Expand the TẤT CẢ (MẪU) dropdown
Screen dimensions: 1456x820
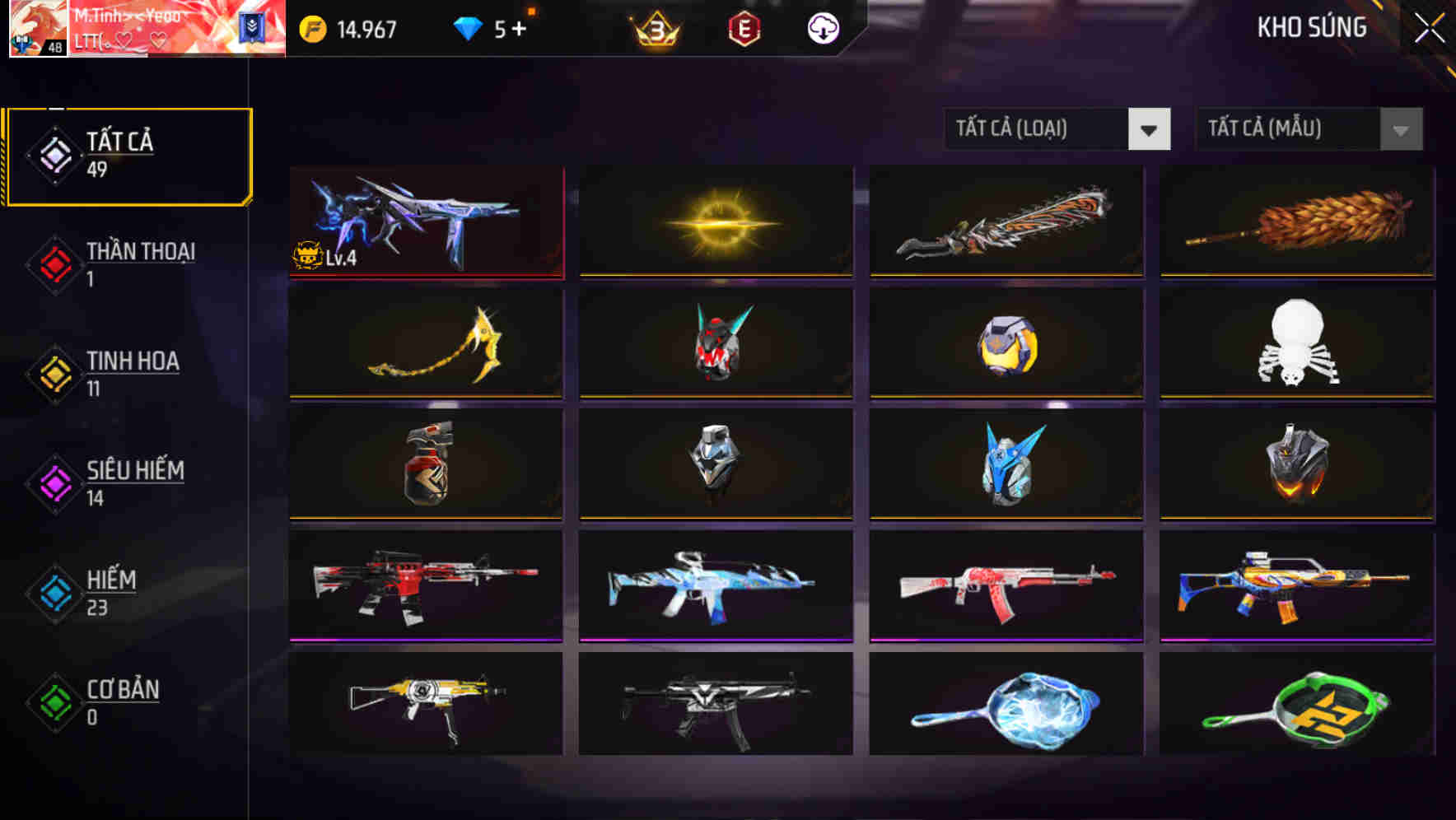(1285, 129)
